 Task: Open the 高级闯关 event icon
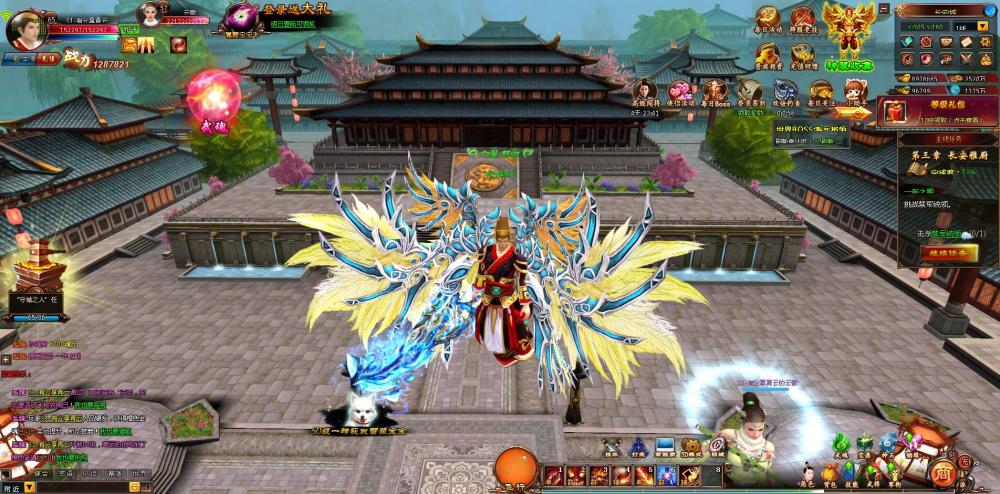click(647, 91)
